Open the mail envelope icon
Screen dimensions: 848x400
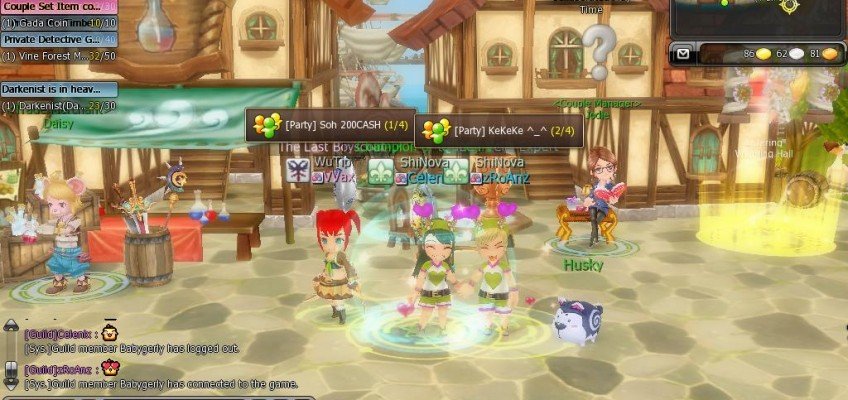[682, 54]
